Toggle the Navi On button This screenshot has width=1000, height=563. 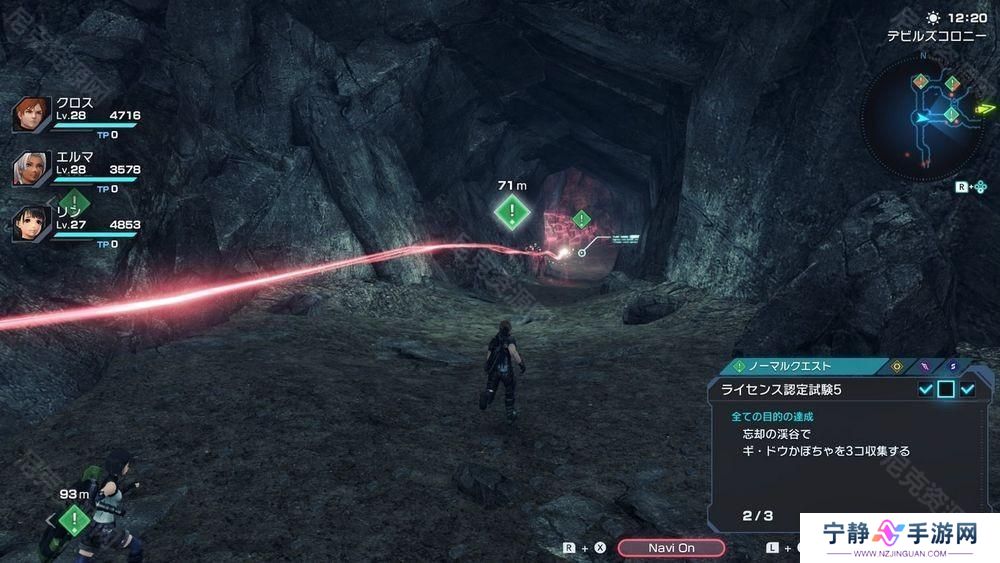pyautogui.click(x=671, y=548)
